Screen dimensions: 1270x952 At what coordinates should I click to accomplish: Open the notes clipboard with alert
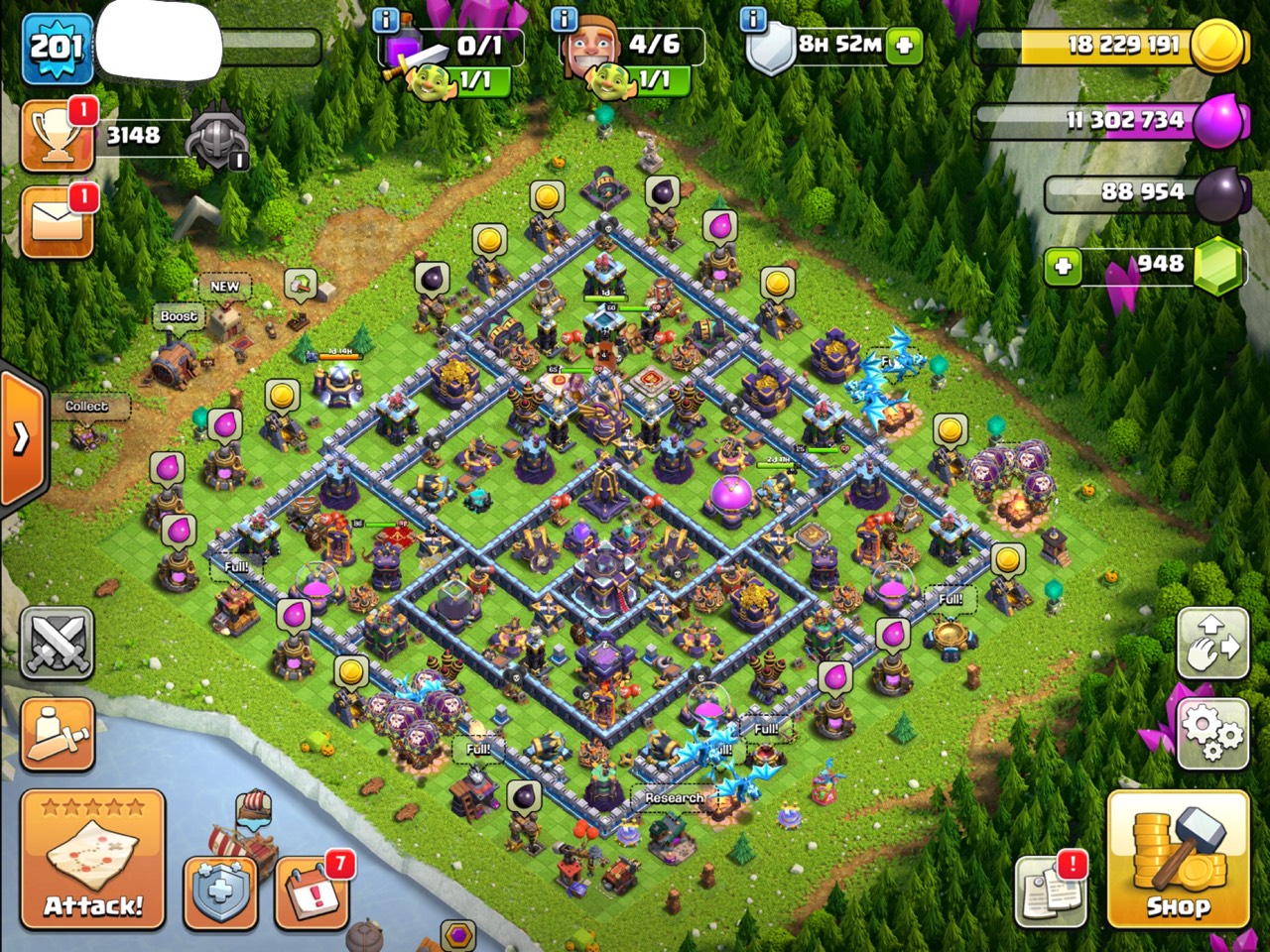pos(1050,890)
